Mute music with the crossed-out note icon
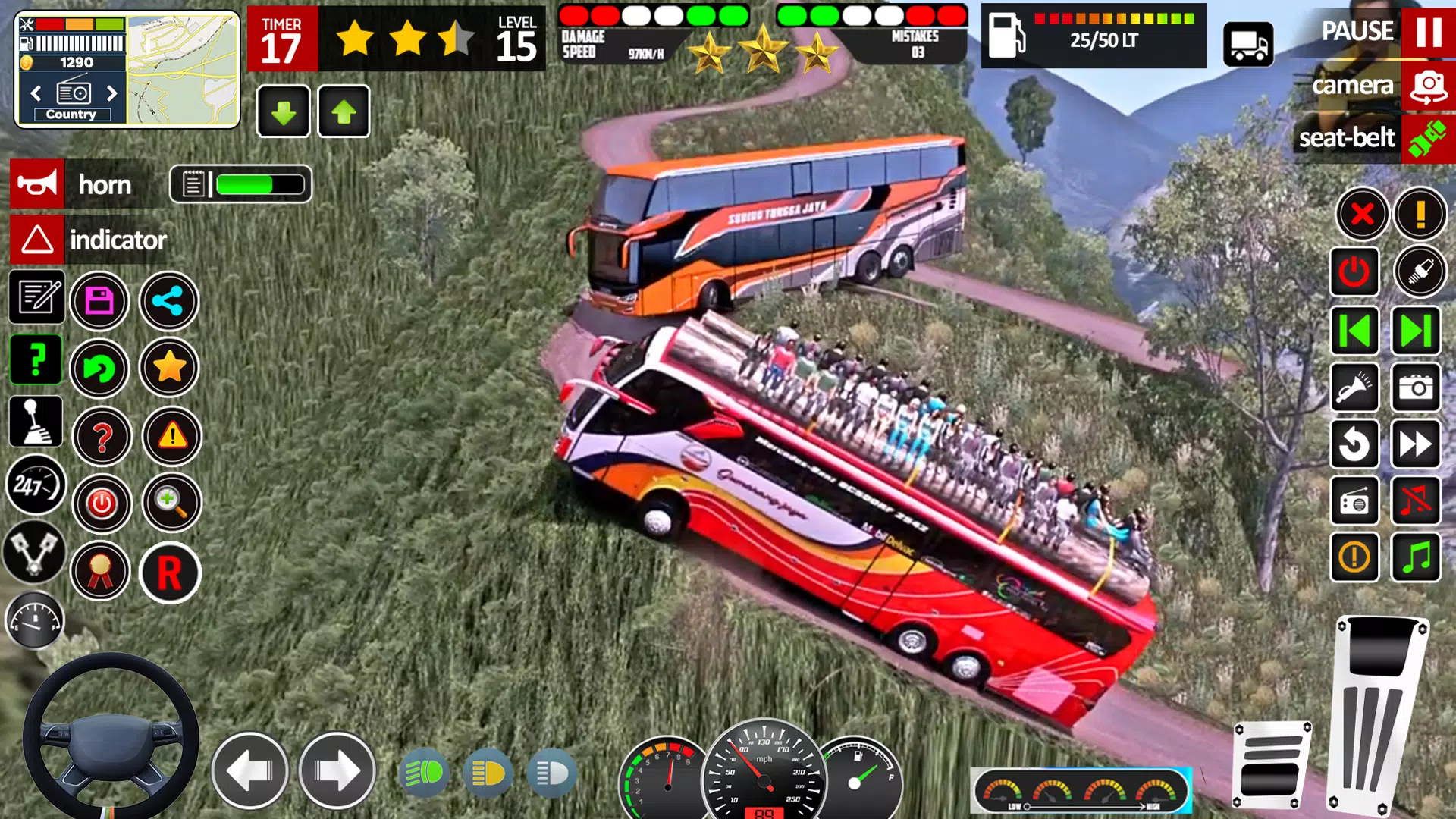This screenshot has height=819, width=1456. pos(1416,501)
